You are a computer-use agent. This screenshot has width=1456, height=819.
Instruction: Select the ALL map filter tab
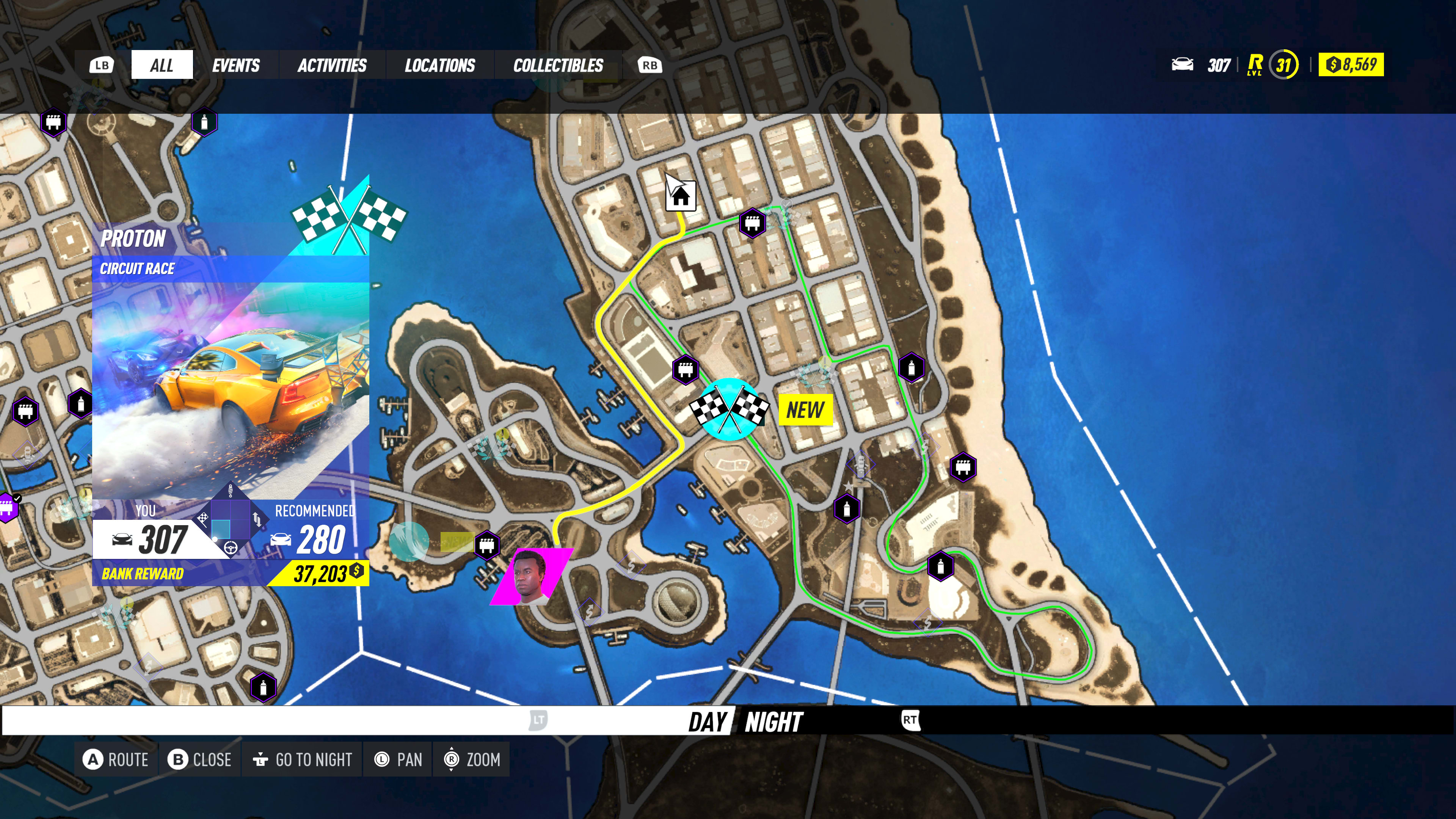pyautogui.click(x=162, y=65)
